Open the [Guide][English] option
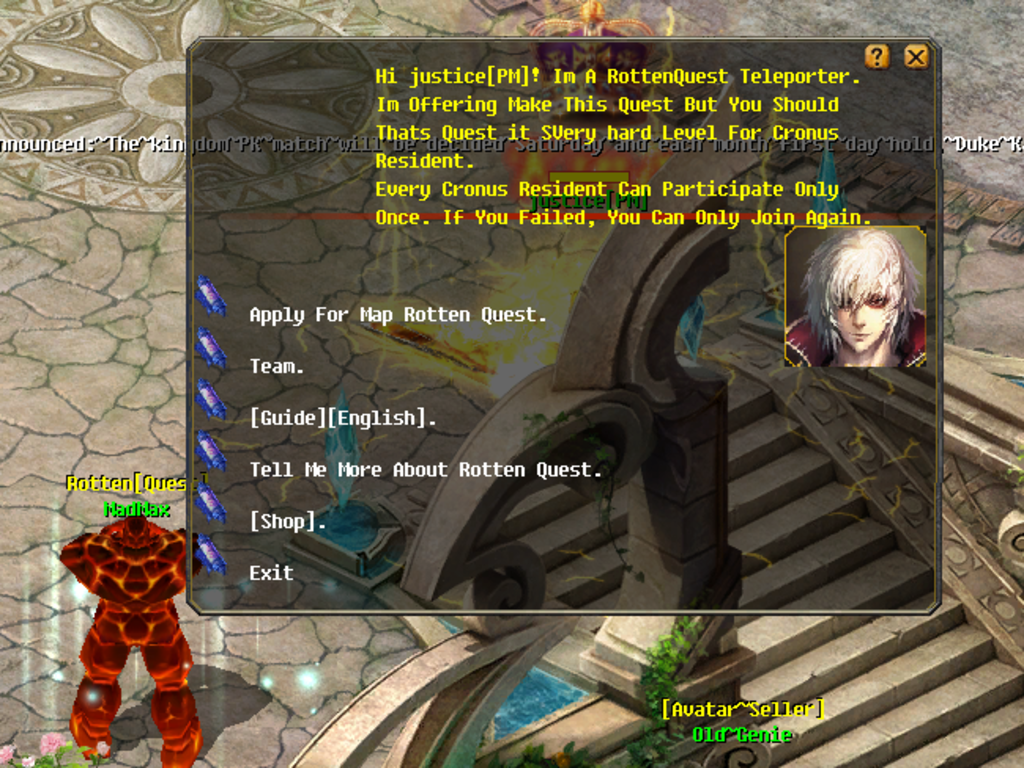1024x768 pixels. coord(342,418)
